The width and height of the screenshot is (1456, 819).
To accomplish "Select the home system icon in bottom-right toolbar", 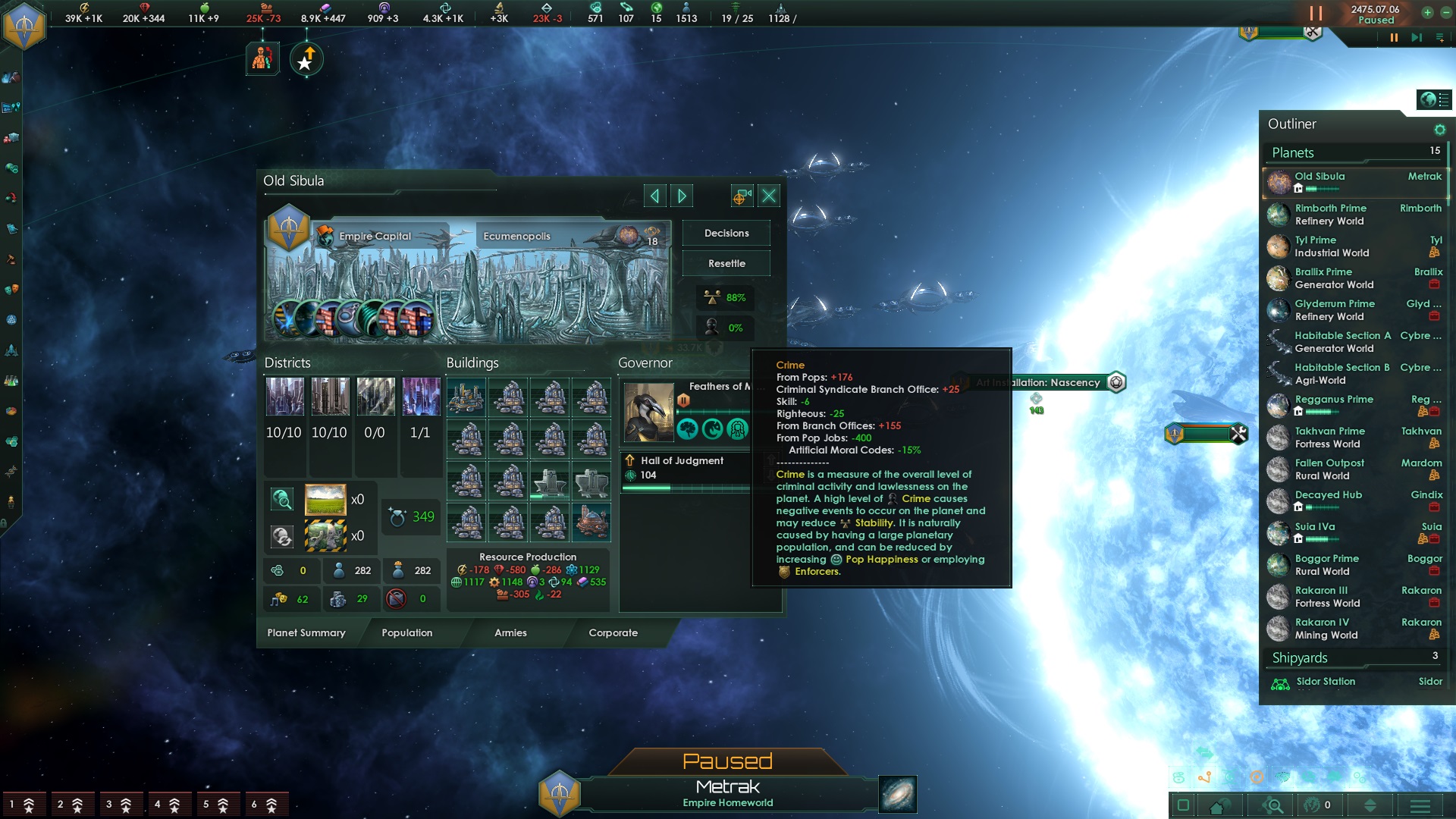I will click(1218, 805).
